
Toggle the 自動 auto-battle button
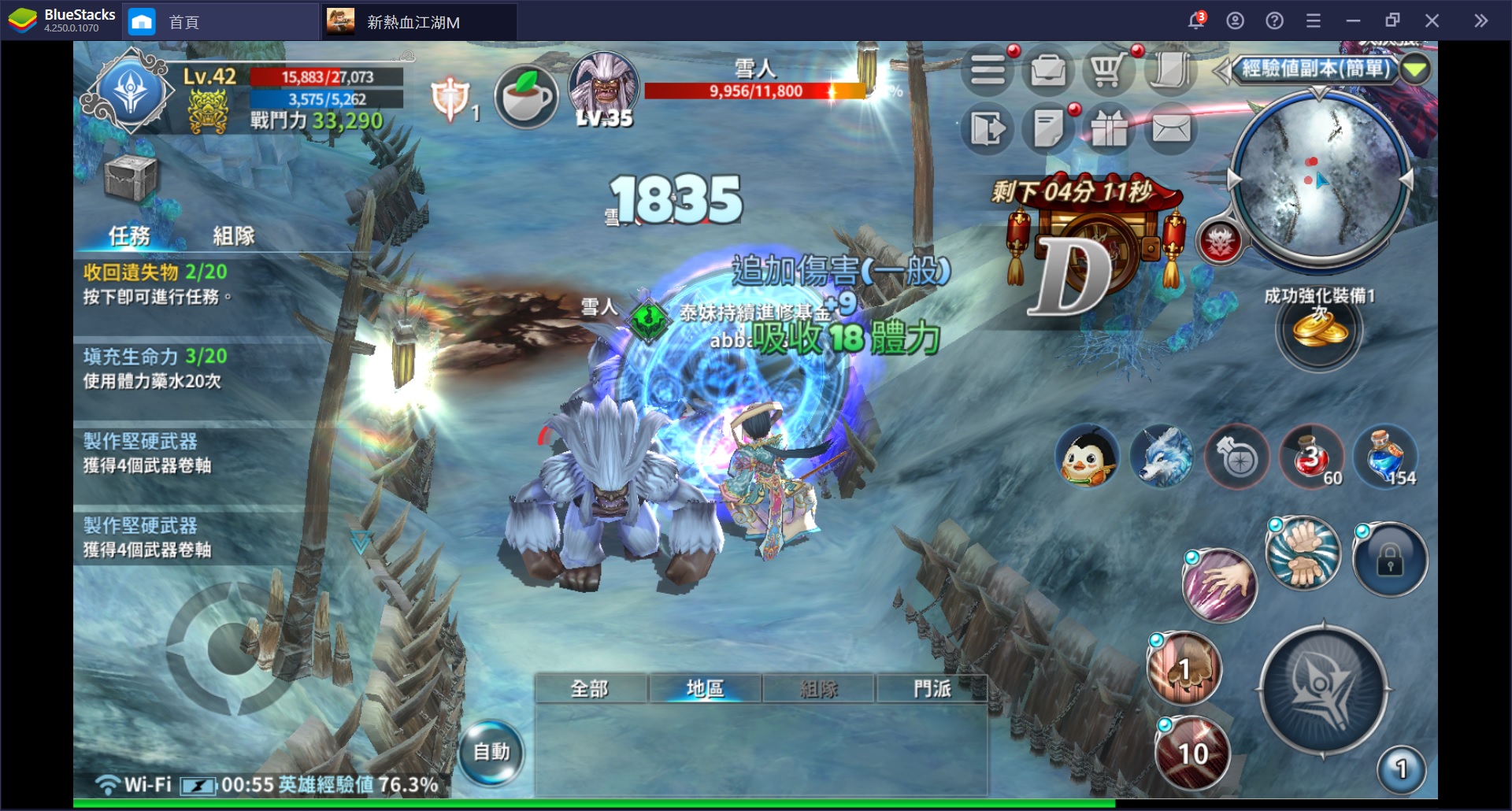(x=491, y=753)
